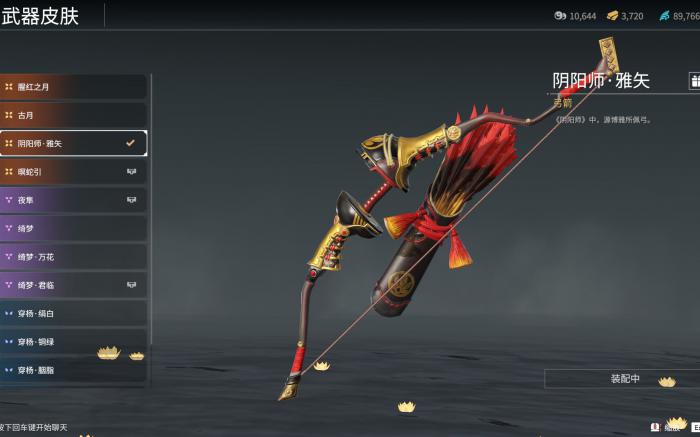This screenshot has height=437, width=700.
Task: Select the 穿杨·缟白 skin
Action: tap(73, 314)
